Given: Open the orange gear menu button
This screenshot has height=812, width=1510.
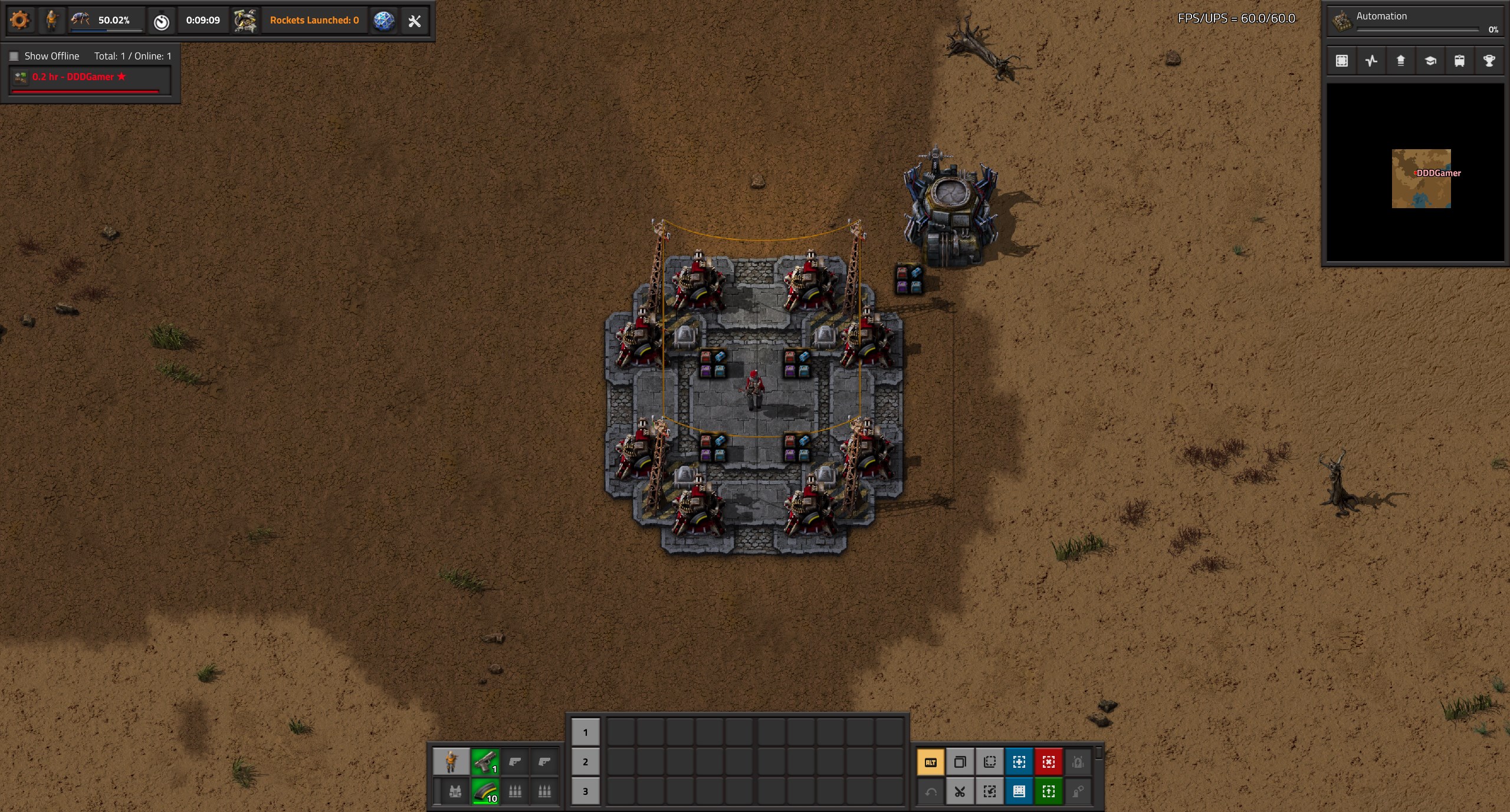Looking at the screenshot, I should [x=19, y=21].
